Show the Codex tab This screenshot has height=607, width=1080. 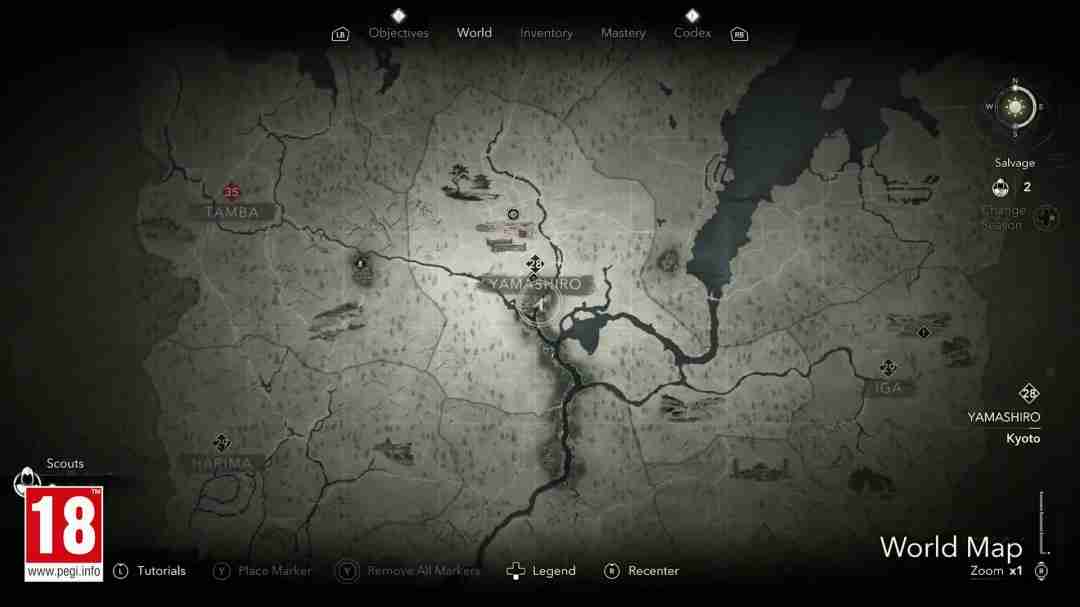692,33
